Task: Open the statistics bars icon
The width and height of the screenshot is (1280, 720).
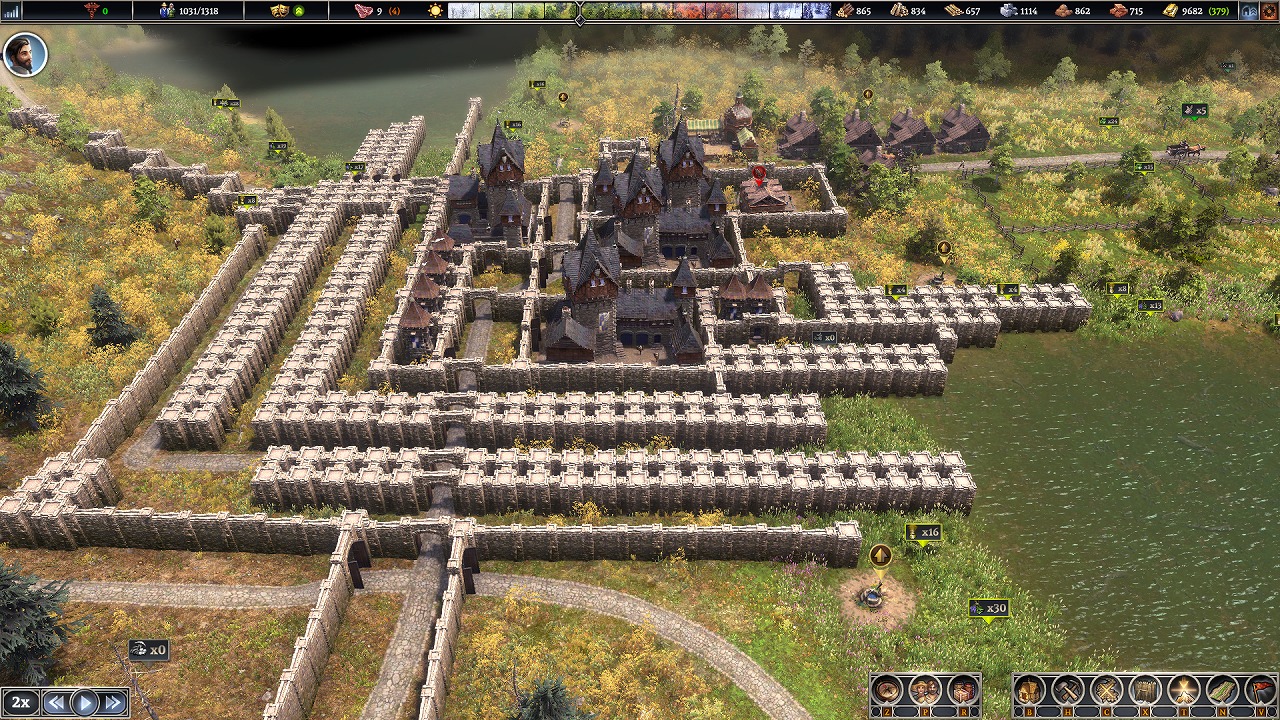Action: pos(11,11)
